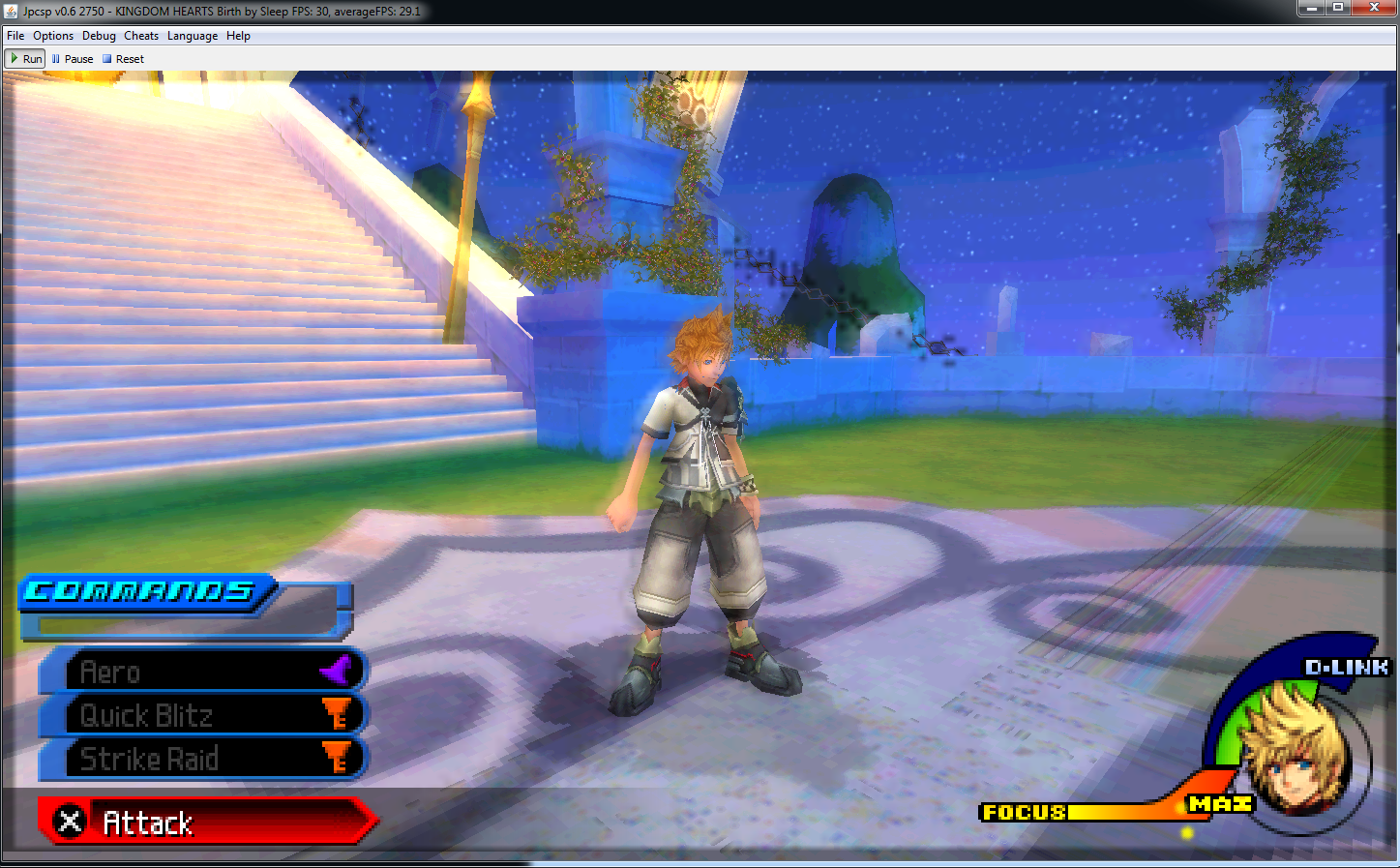Reset the emulated game
The width and height of the screenshot is (1400, 868).
coord(123,59)
